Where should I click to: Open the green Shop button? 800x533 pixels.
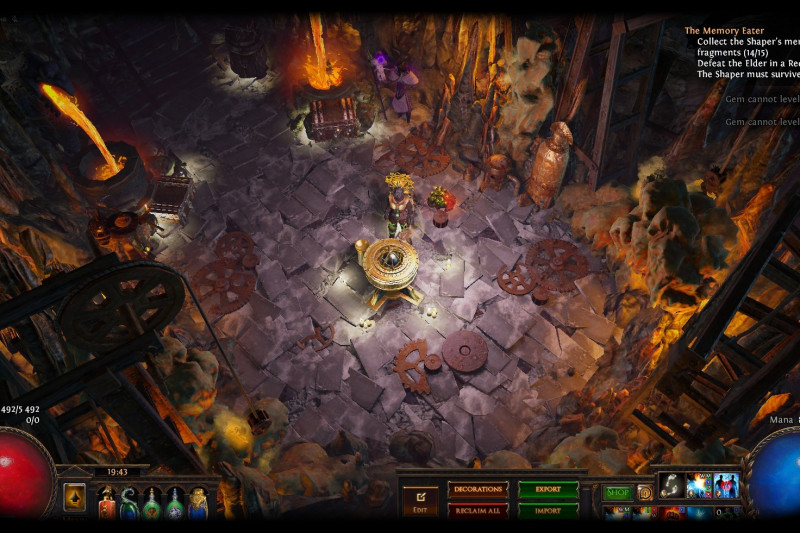(x=617, y=492)
